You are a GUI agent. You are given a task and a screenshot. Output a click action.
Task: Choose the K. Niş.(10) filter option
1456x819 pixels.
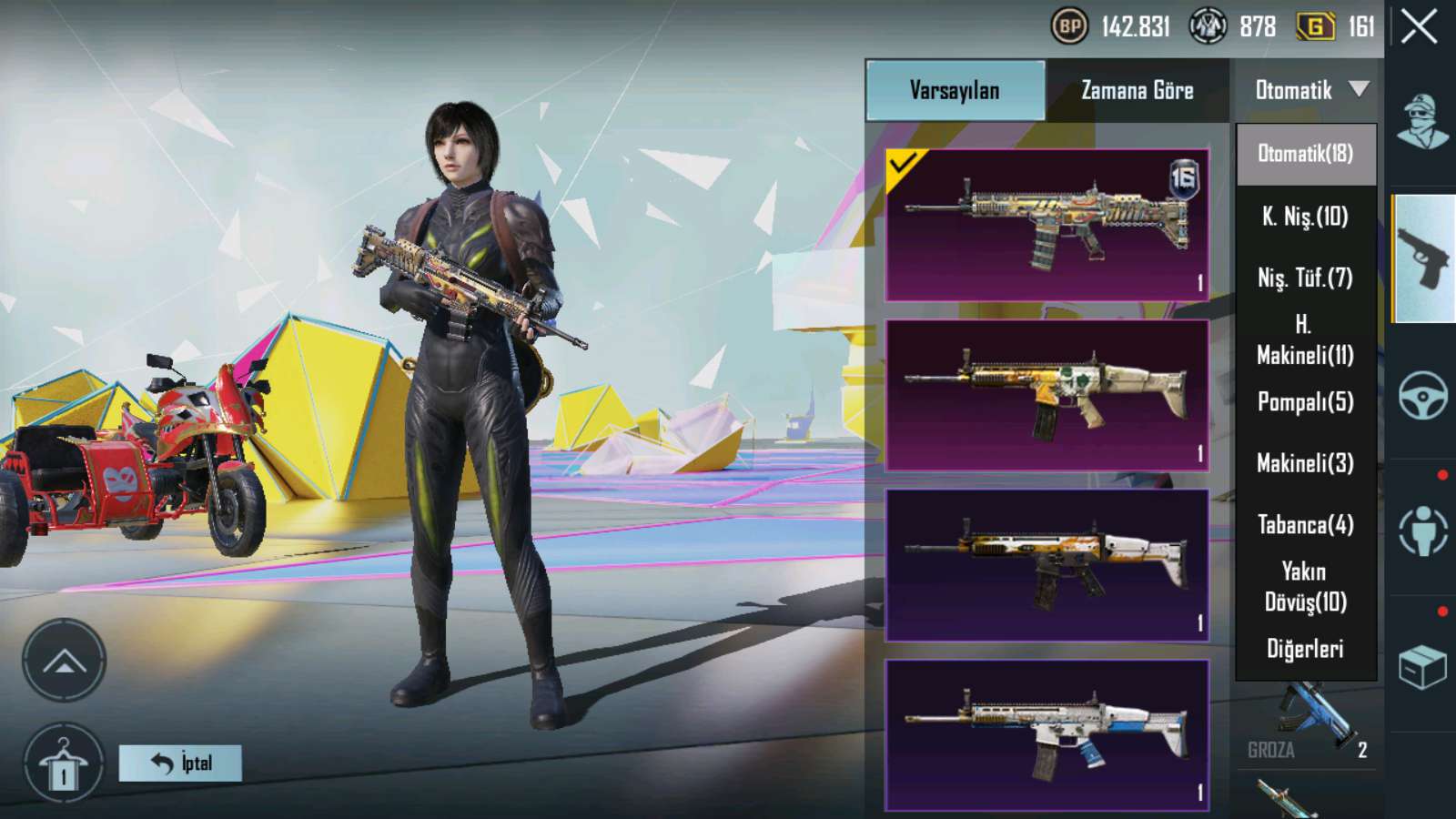[x=1305, y=217]
